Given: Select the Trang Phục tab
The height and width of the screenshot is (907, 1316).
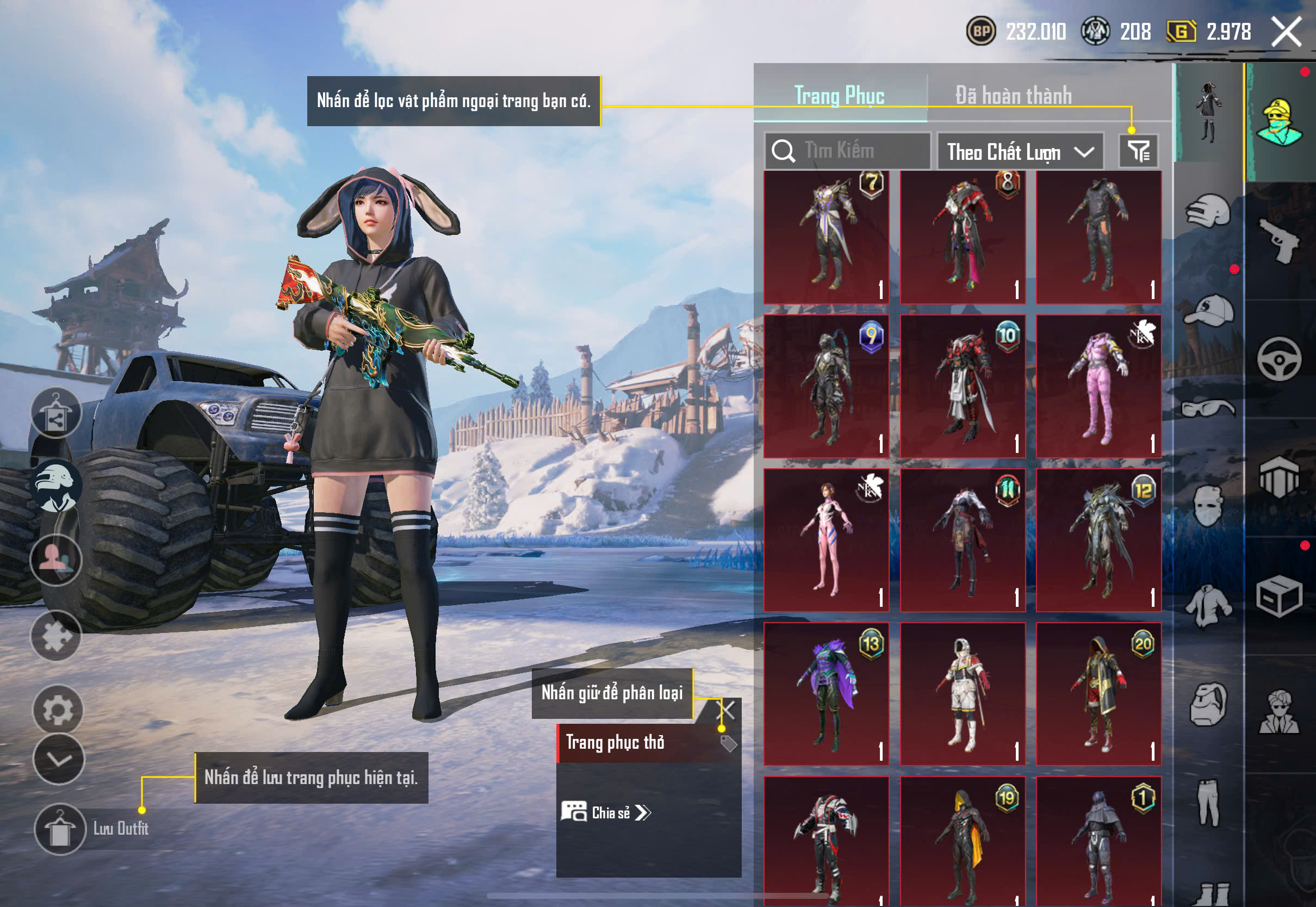Looking at the screenshot, I should 839,96.
